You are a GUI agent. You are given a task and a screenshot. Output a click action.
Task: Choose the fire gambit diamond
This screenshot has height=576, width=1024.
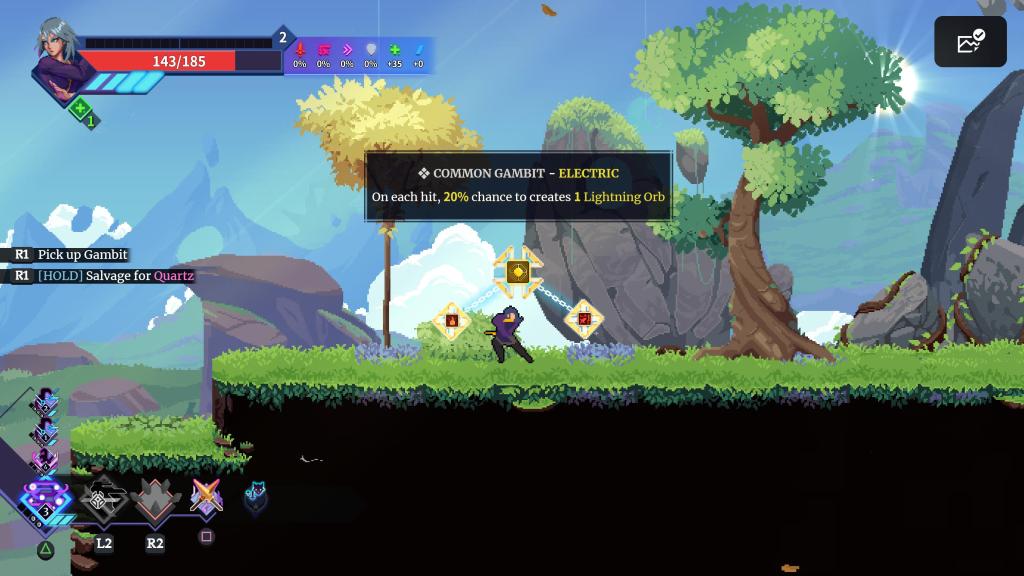tap(451, 320)
